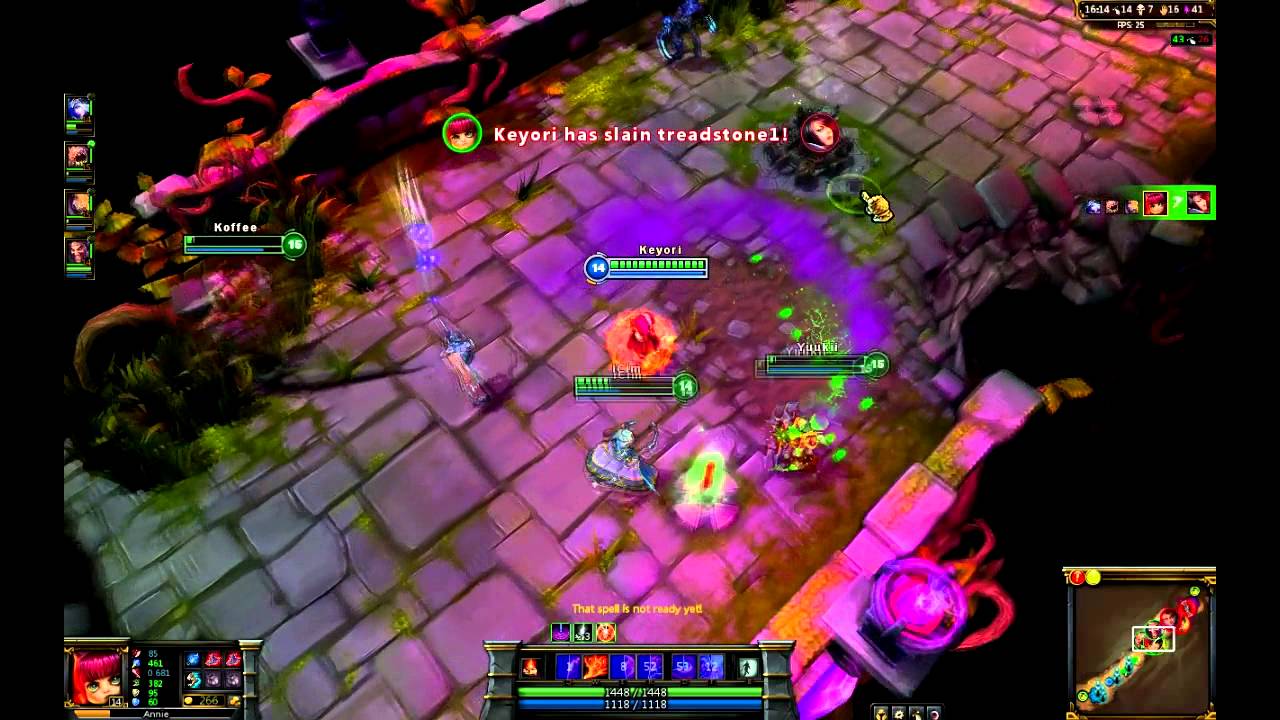Select Yuuki's health bar plate
This screenshot has width=1280, height=720.
(820, 366)
